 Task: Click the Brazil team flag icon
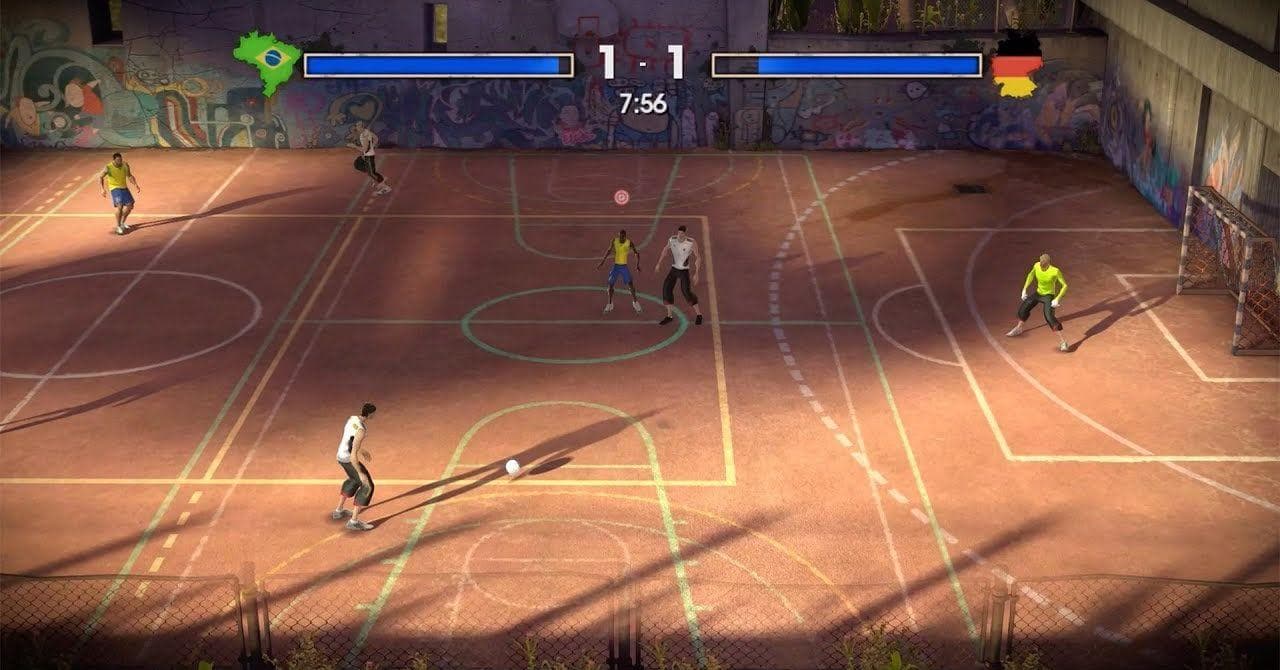coord(267,60)
